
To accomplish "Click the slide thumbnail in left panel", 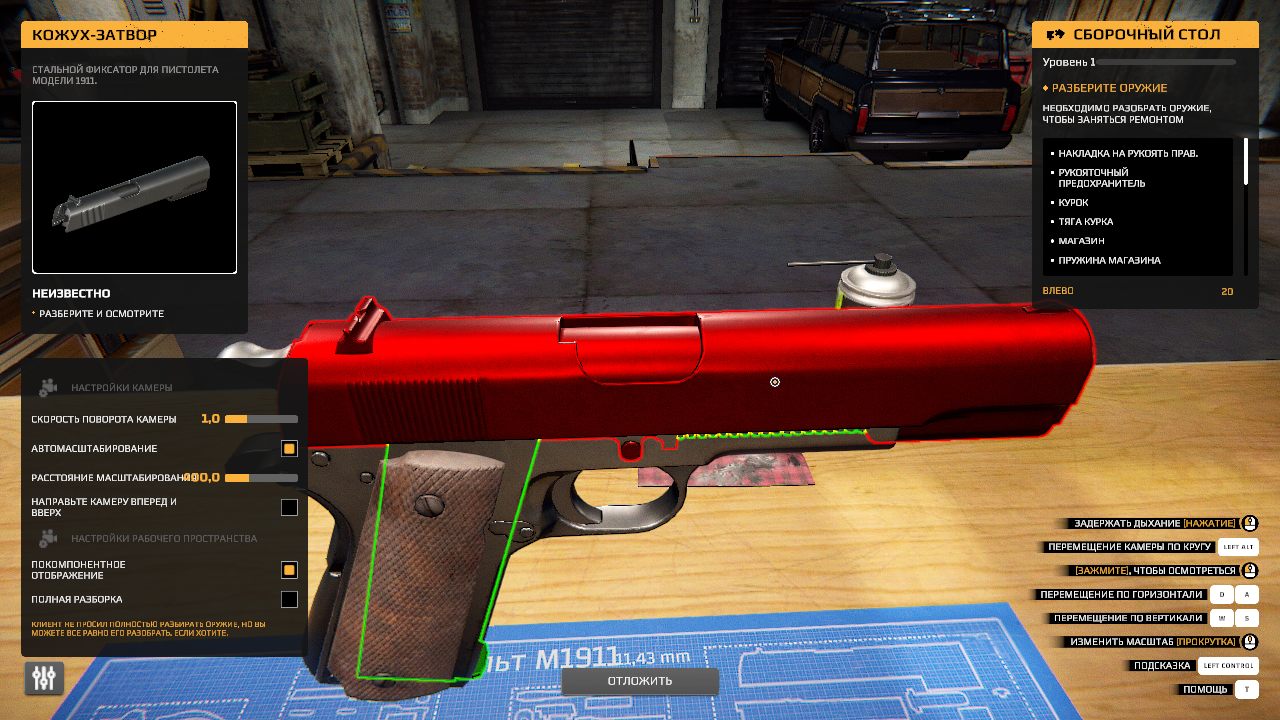I will click(x=134, y=187).
